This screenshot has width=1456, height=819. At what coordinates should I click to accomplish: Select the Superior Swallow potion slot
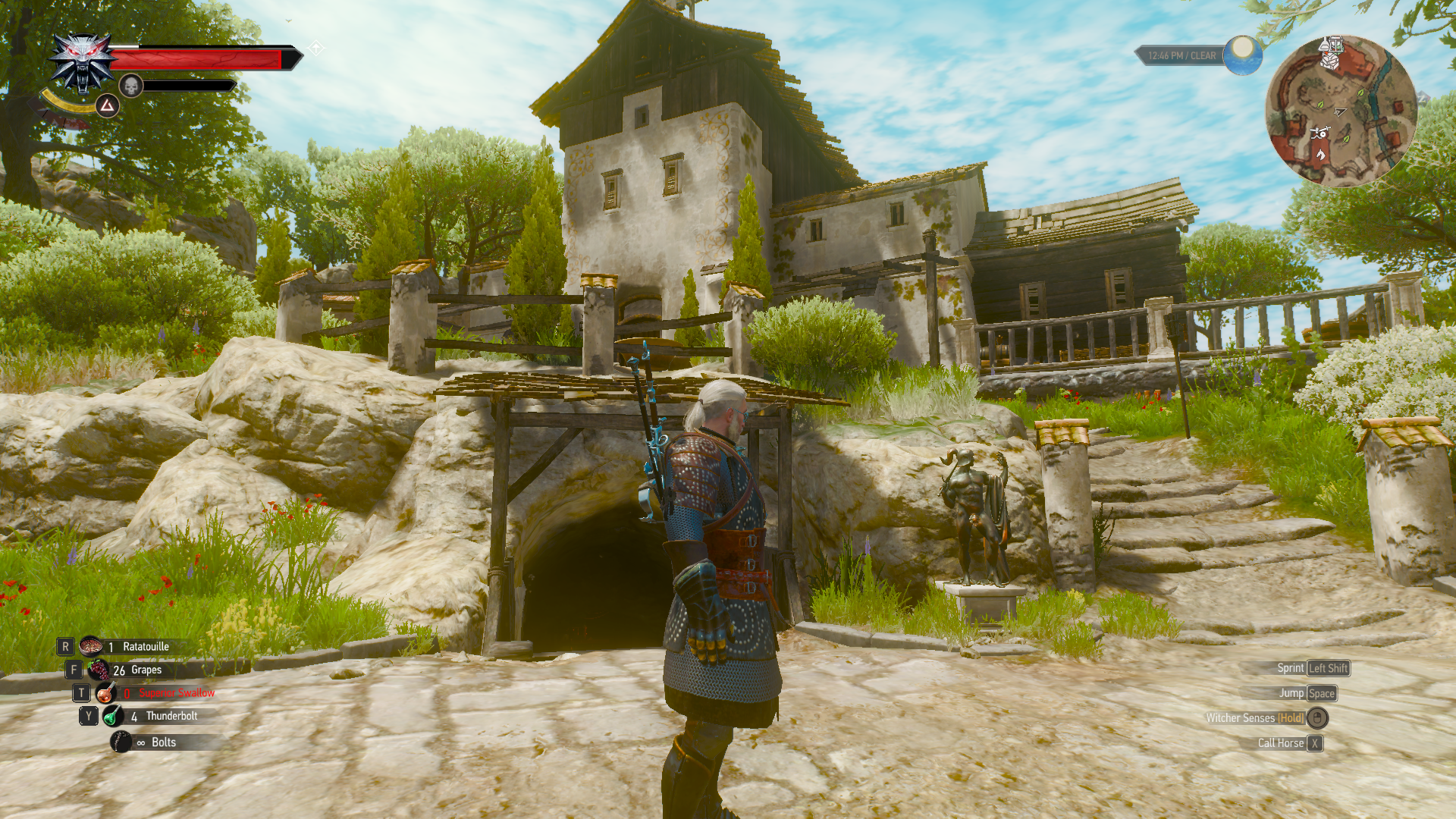[x=106, y=693]
